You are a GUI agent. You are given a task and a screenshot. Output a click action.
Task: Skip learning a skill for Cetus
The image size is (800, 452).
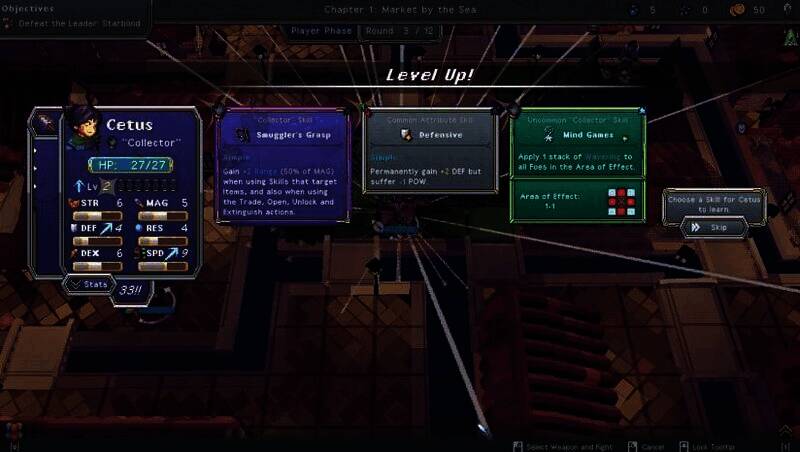point(714,228)
